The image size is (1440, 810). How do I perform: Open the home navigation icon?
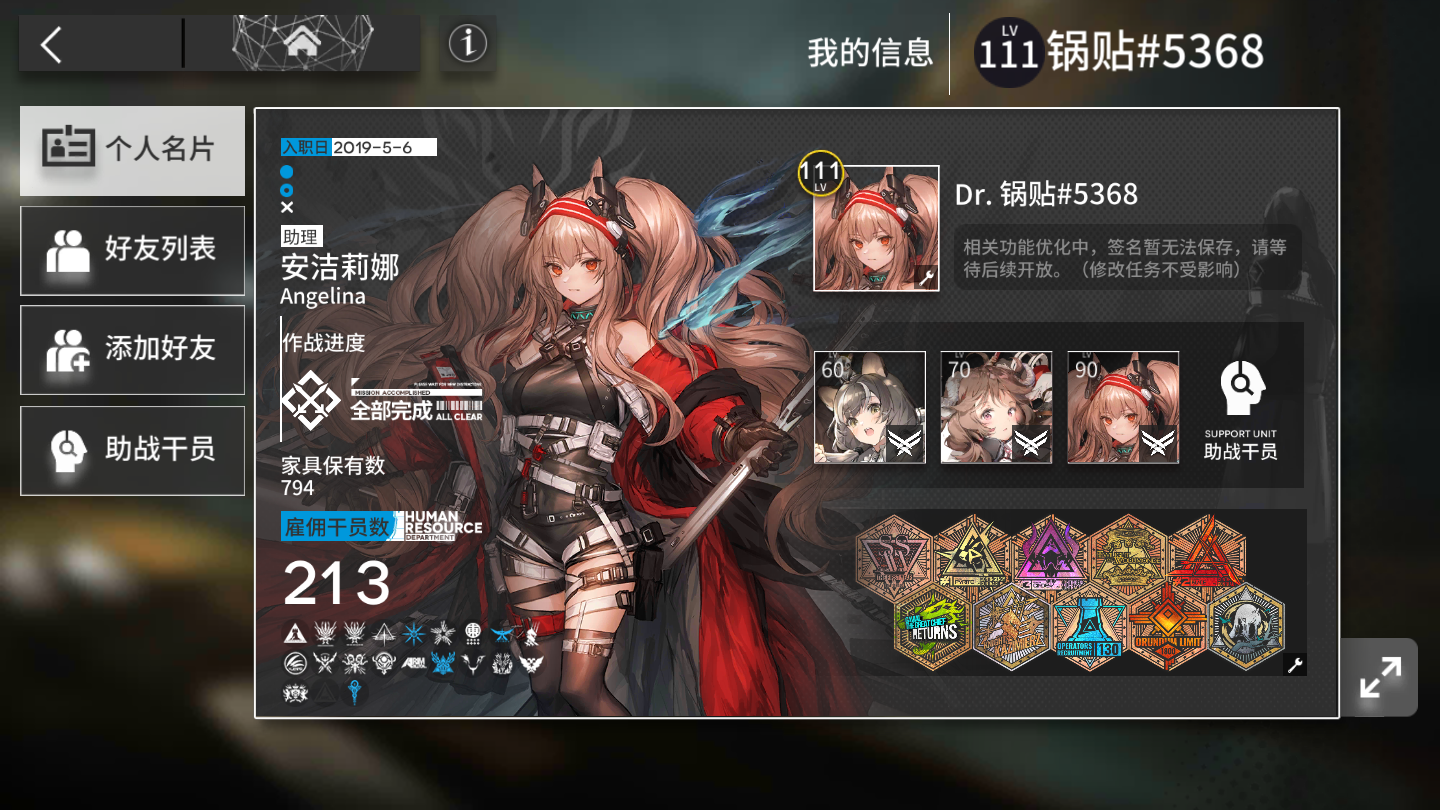pyautogui.click(x=303, y=41)
